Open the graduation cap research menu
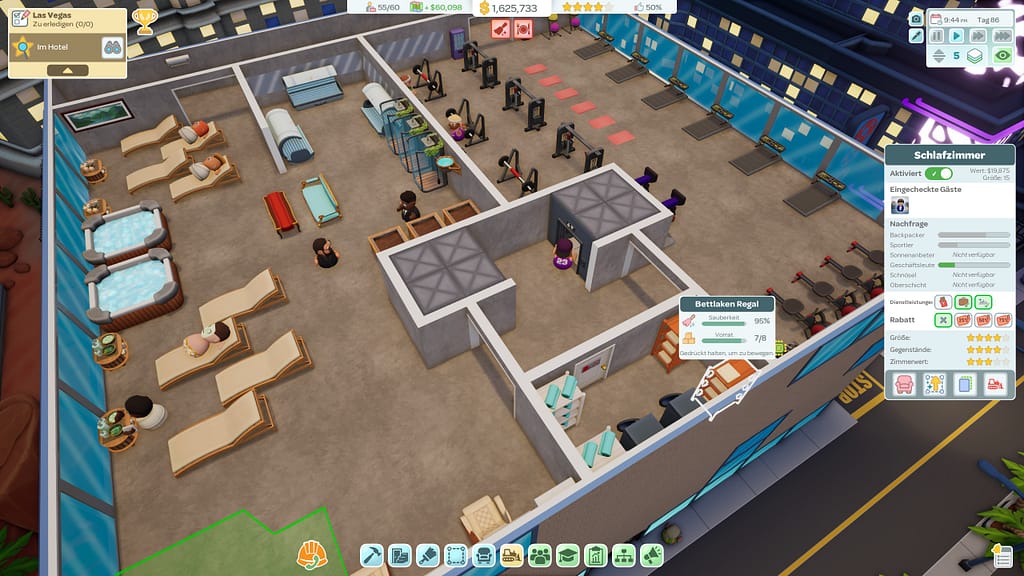1024x576 pixels. [568, 554]
